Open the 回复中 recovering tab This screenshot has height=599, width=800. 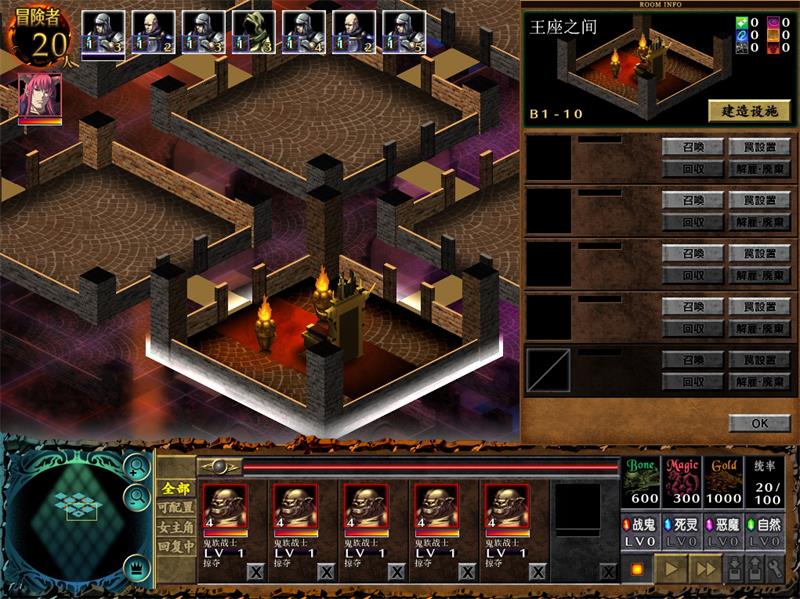point(175,548)
